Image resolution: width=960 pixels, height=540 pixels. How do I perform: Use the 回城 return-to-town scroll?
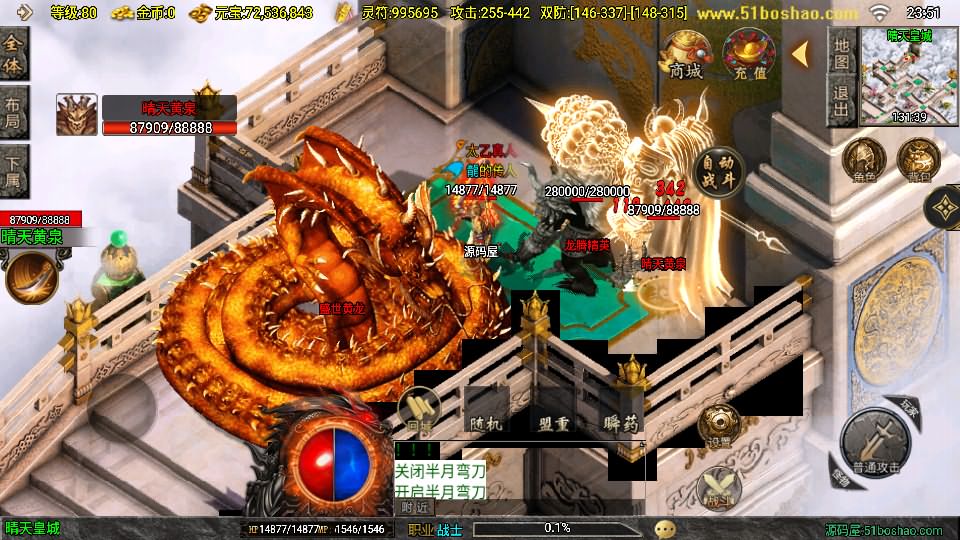click(x=419, y=409)
